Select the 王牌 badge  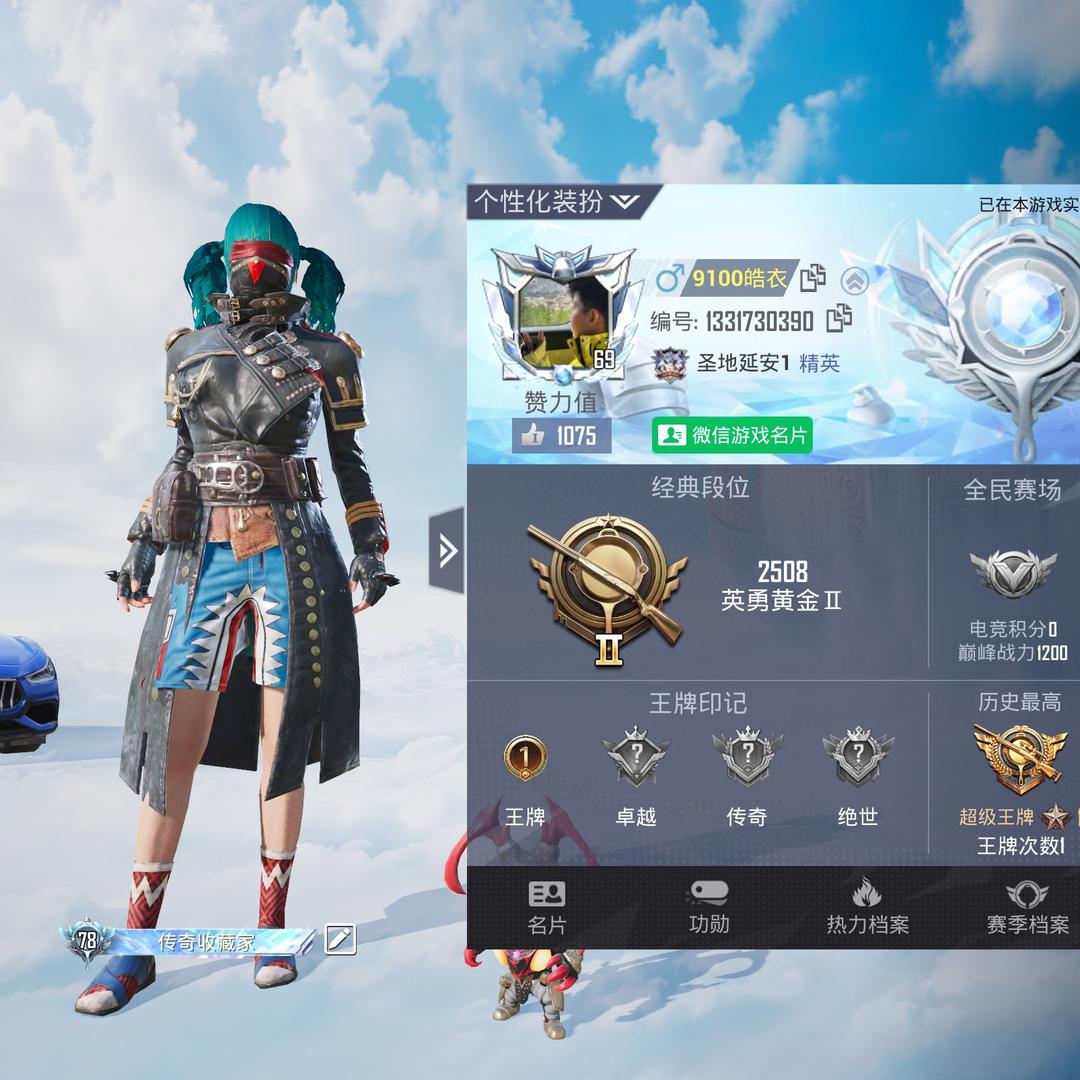(525, 758)
